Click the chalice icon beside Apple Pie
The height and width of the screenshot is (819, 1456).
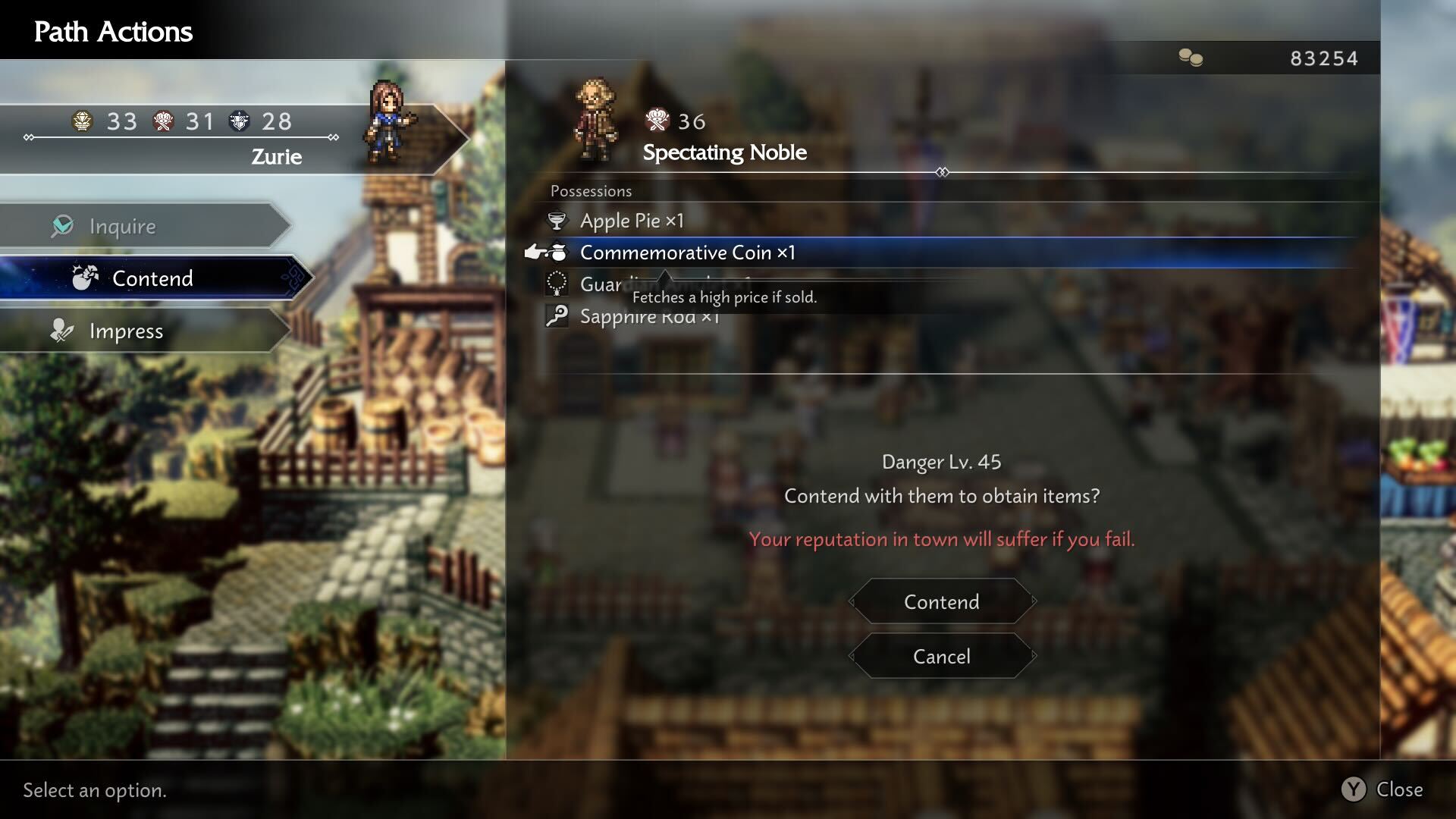pyautogui.click(x=558, y=220)
